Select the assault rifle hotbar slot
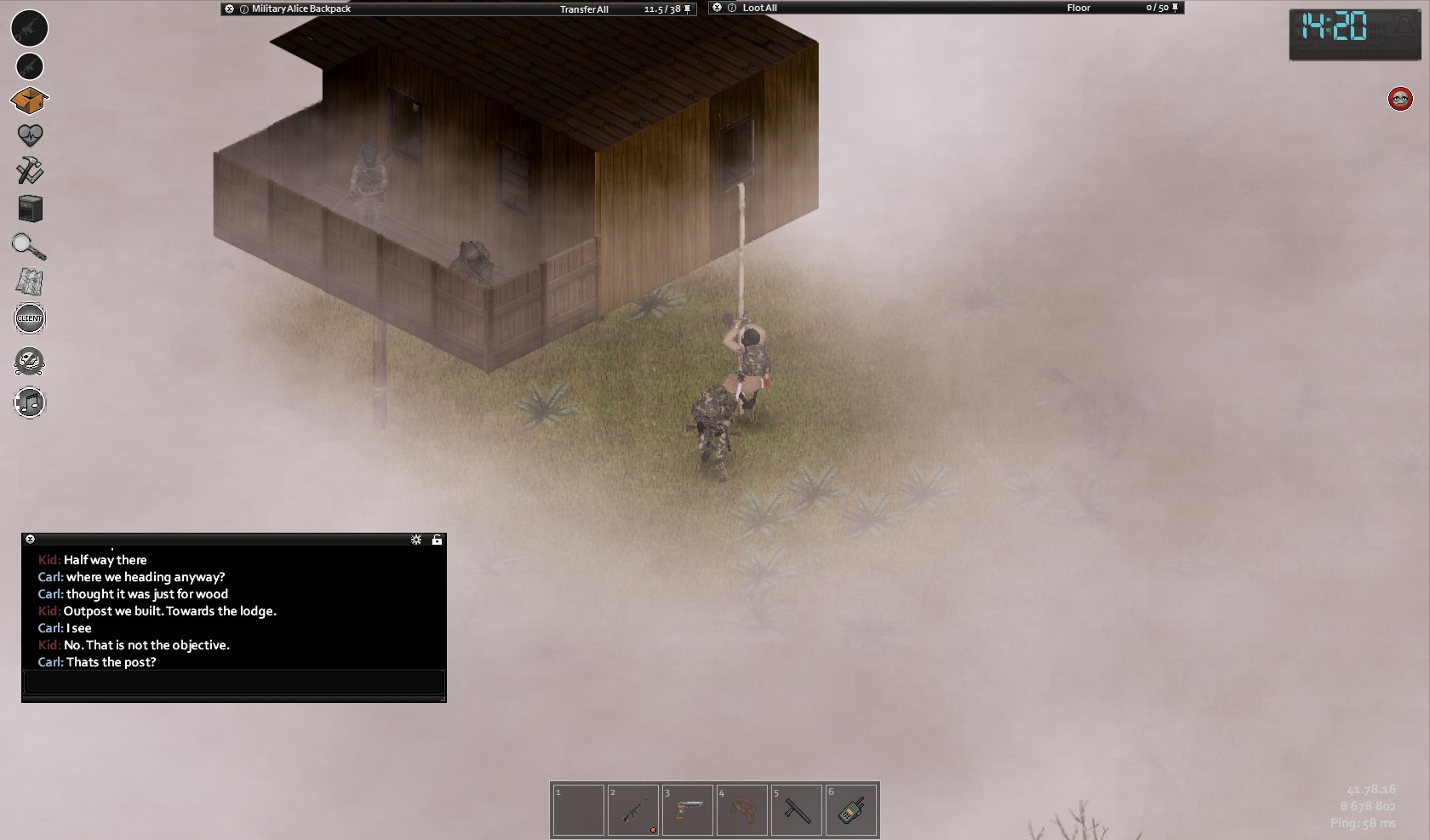Image resolution: width=1430 pixels, height=840 pixels. (x=633, y=810)
